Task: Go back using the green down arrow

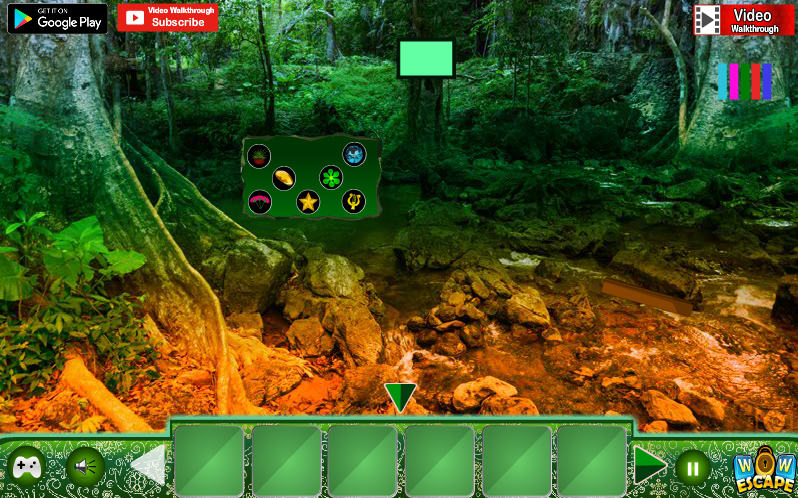Action: pos(400,397)
